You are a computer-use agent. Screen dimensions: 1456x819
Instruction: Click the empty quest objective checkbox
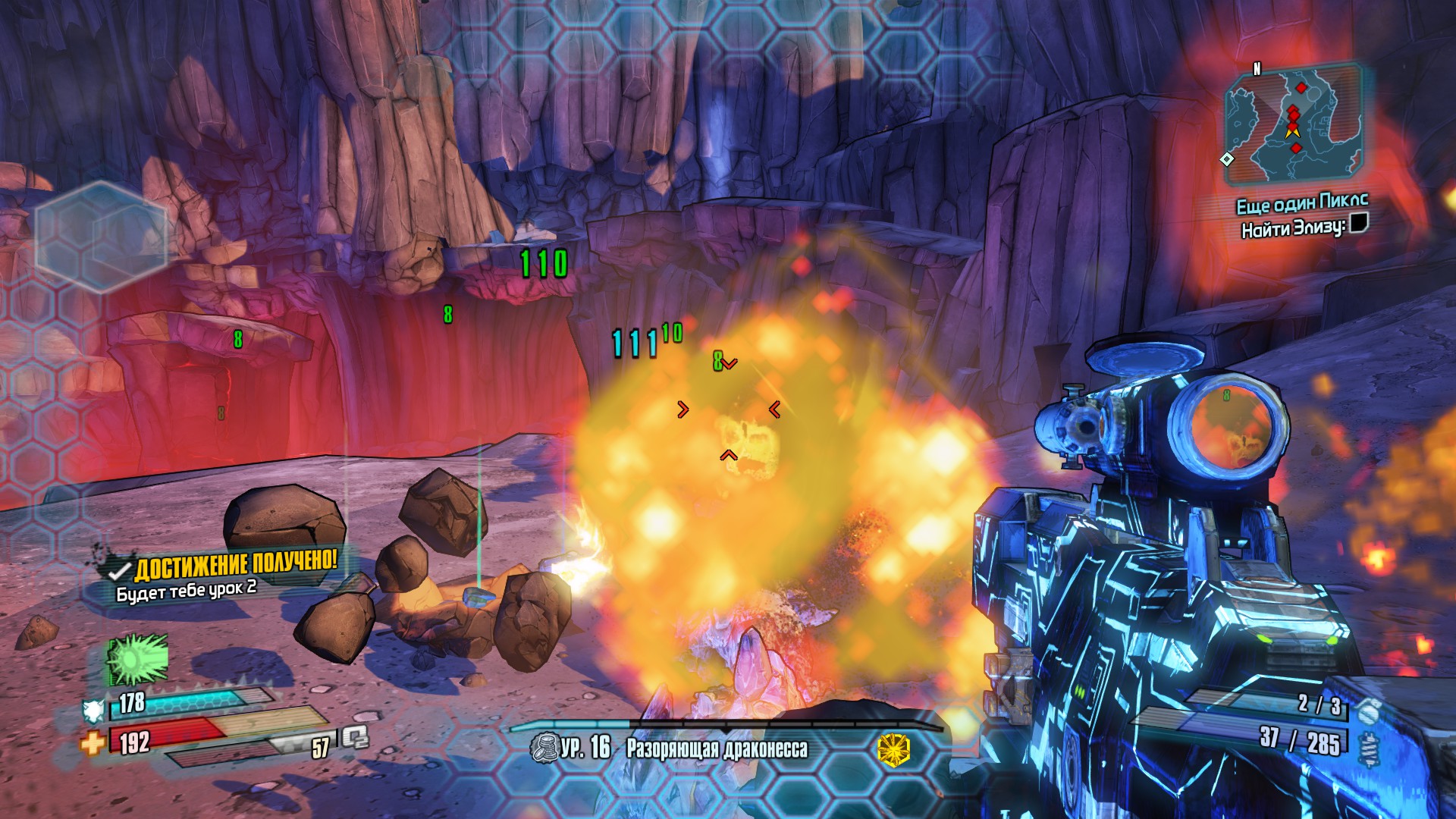(x=1359, y=223)
